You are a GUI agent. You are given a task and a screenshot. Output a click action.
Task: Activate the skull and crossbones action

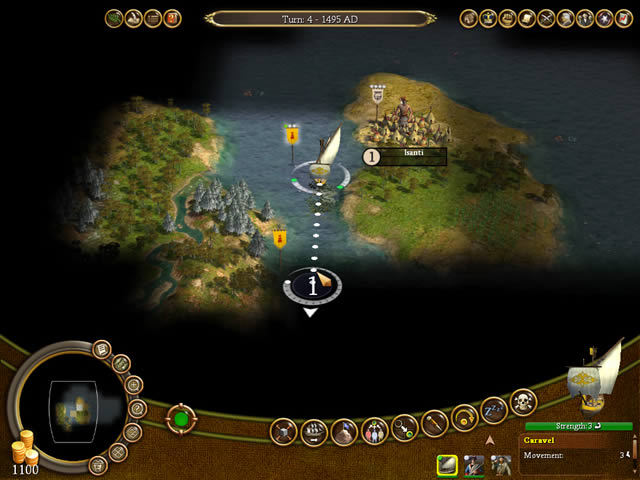522,402
